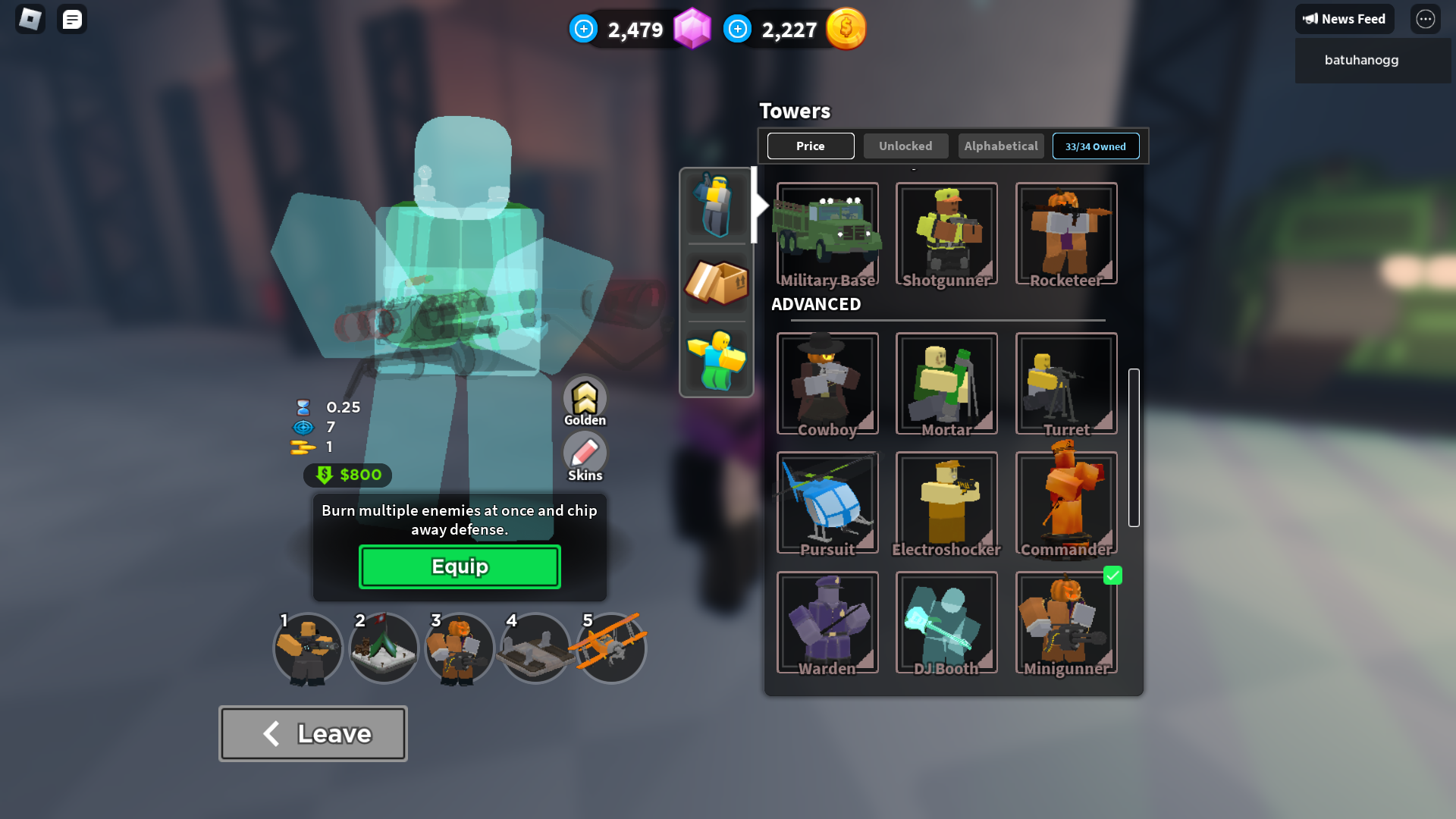Open the Roblox menu icon top left

click(x=29, y=19)
